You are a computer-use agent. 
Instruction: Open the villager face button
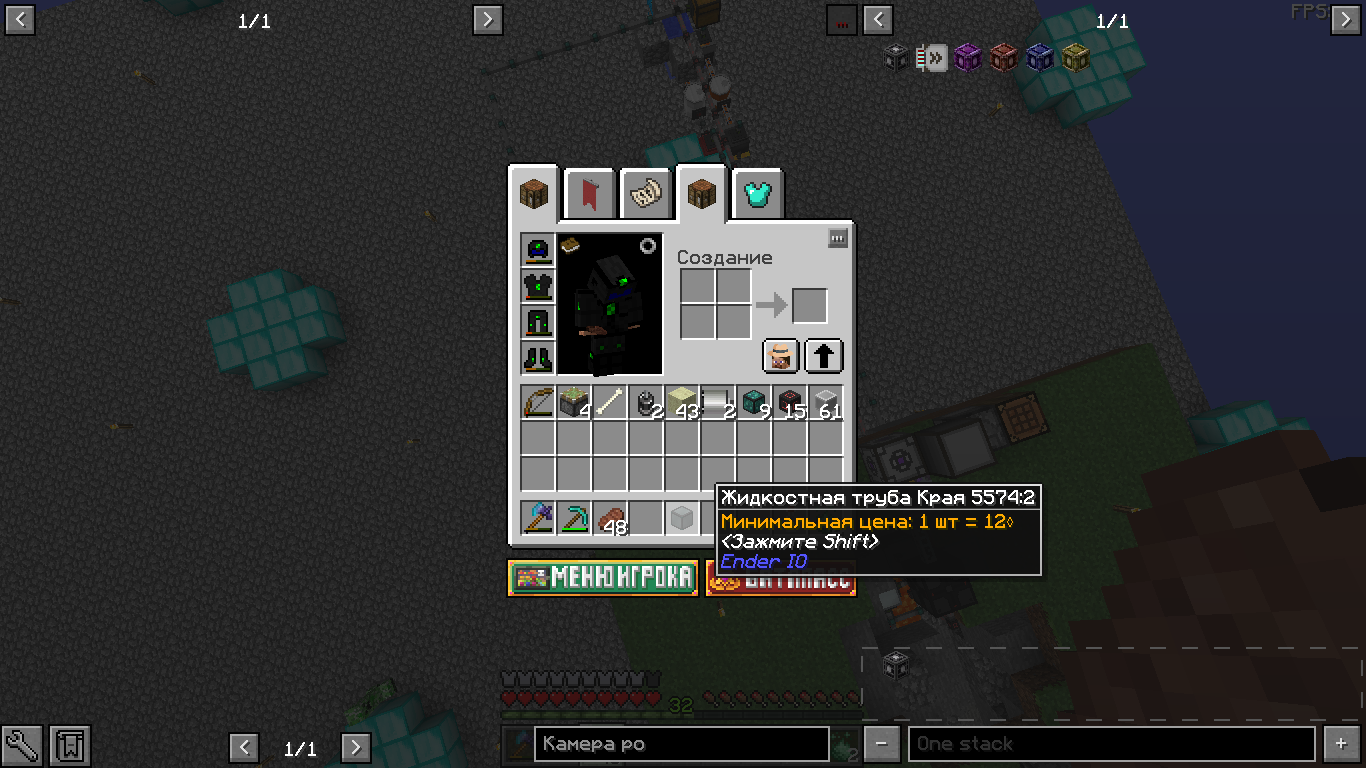tap(781, 356)
